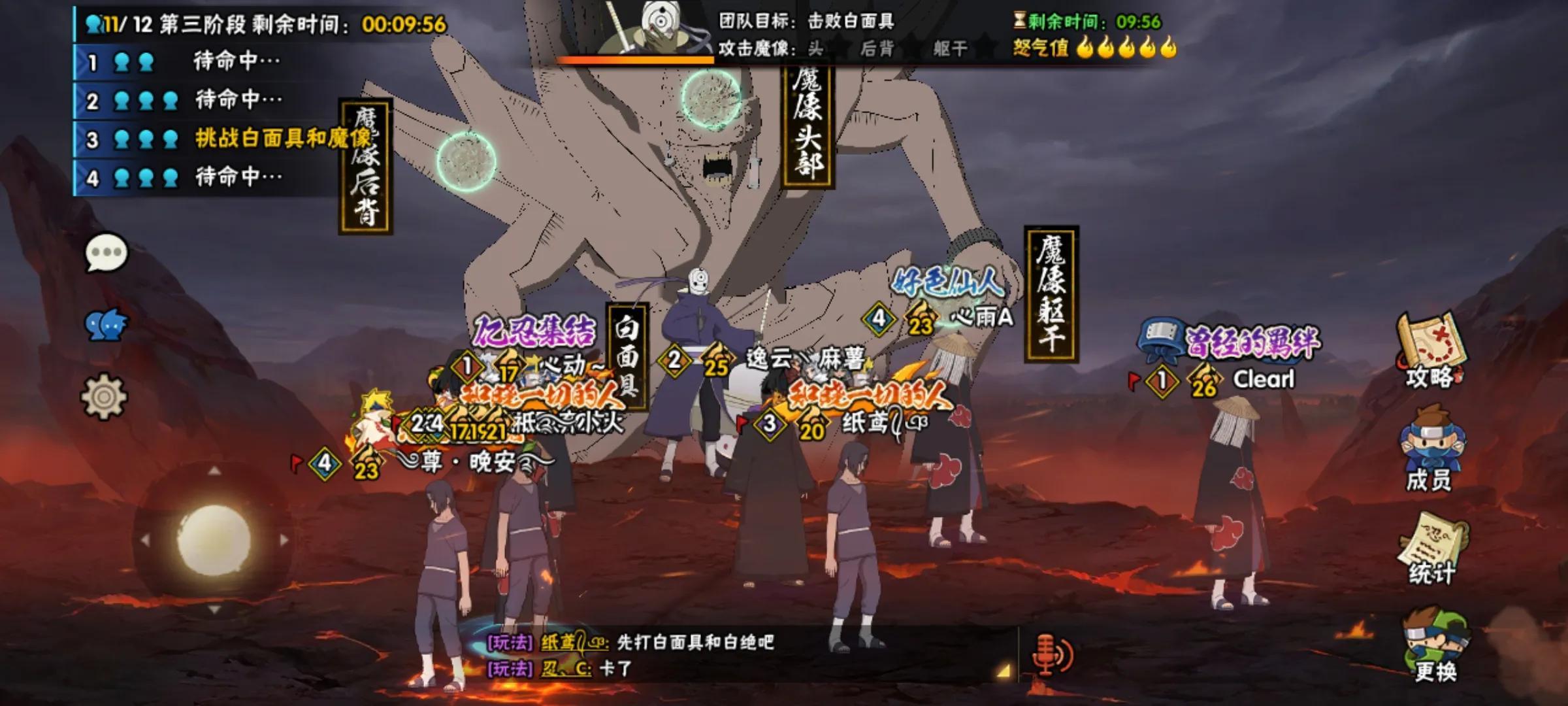Open the blue friends social icon

106,324
